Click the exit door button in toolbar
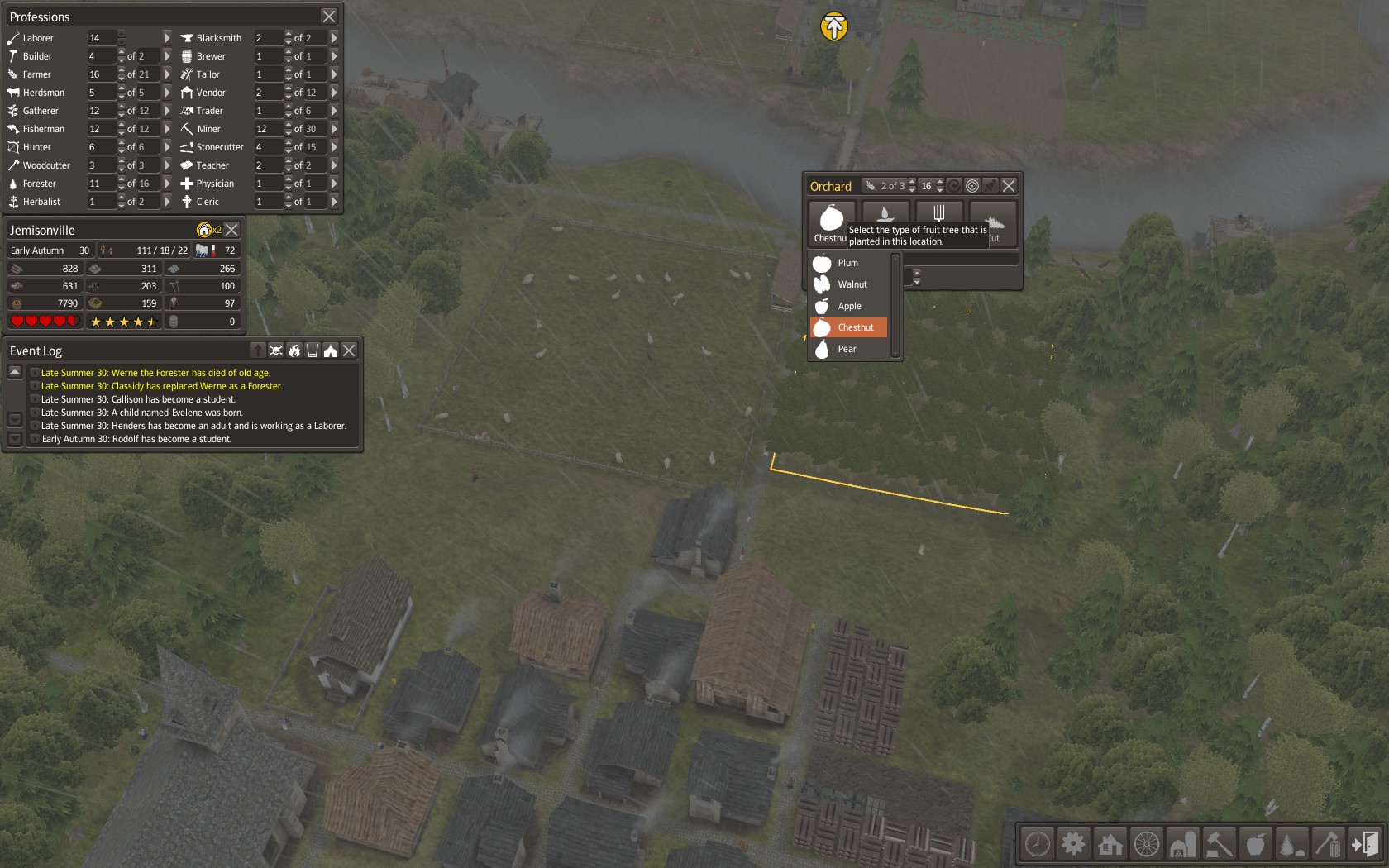The image size is (1389, 868). coord(1365,844)
